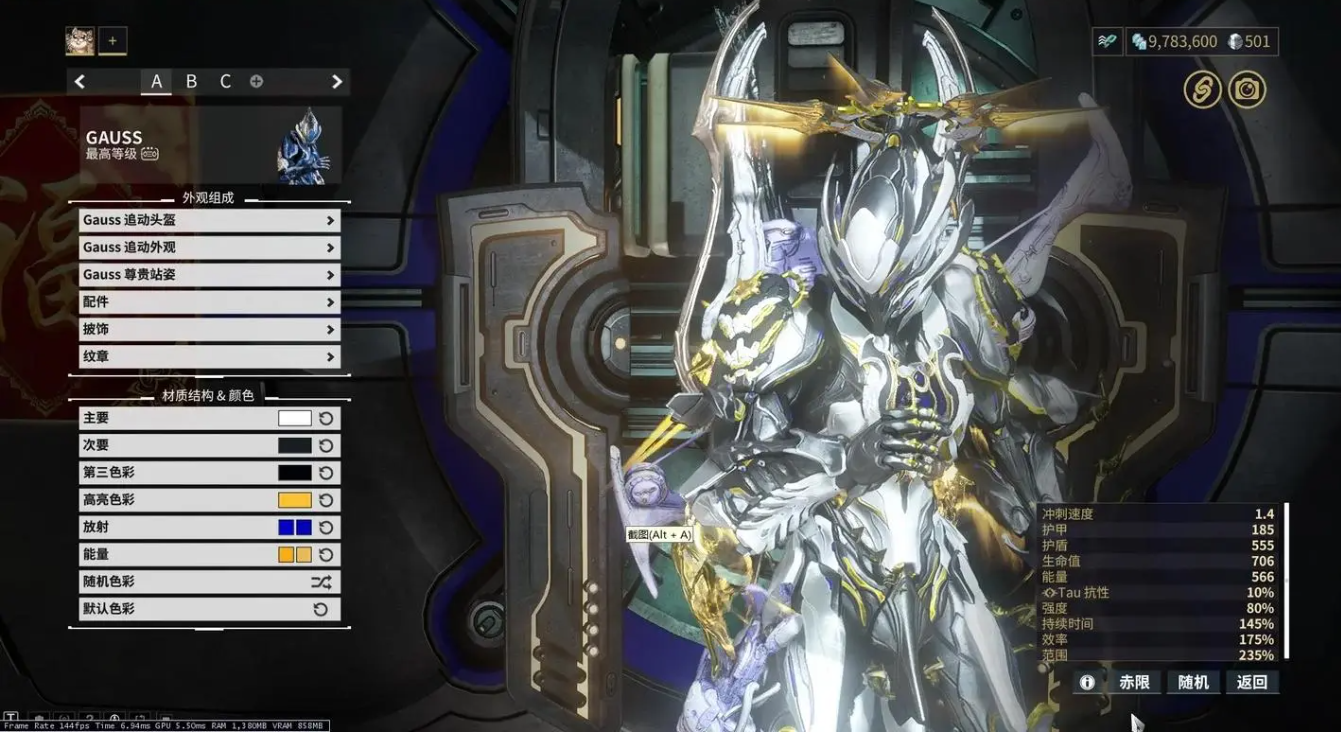Click the camera capture icon
This screenshot has width=1341, height=732.
point(1247,90)
